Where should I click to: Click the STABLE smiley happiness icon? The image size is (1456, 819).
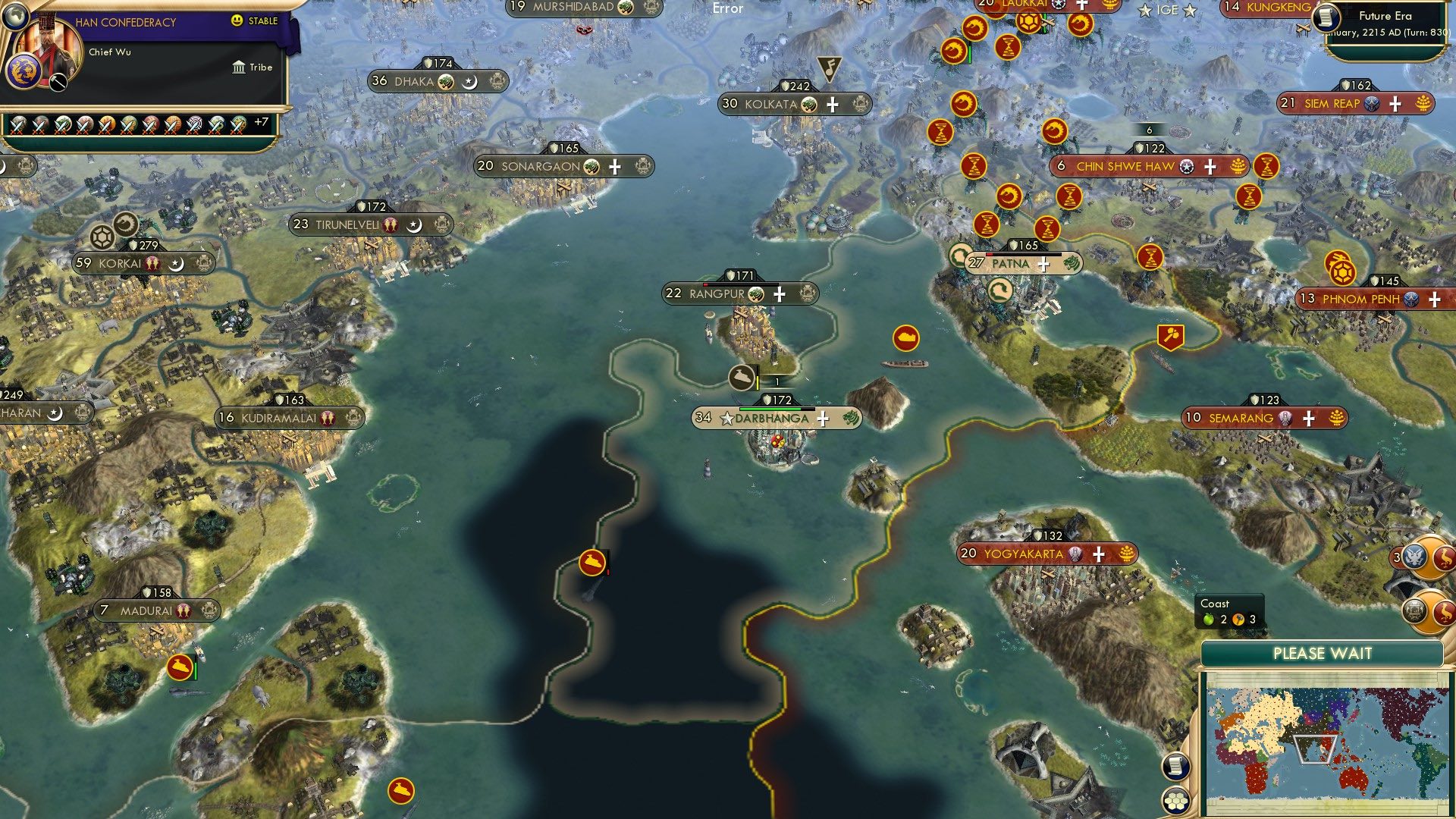click(x=236, y=20)
